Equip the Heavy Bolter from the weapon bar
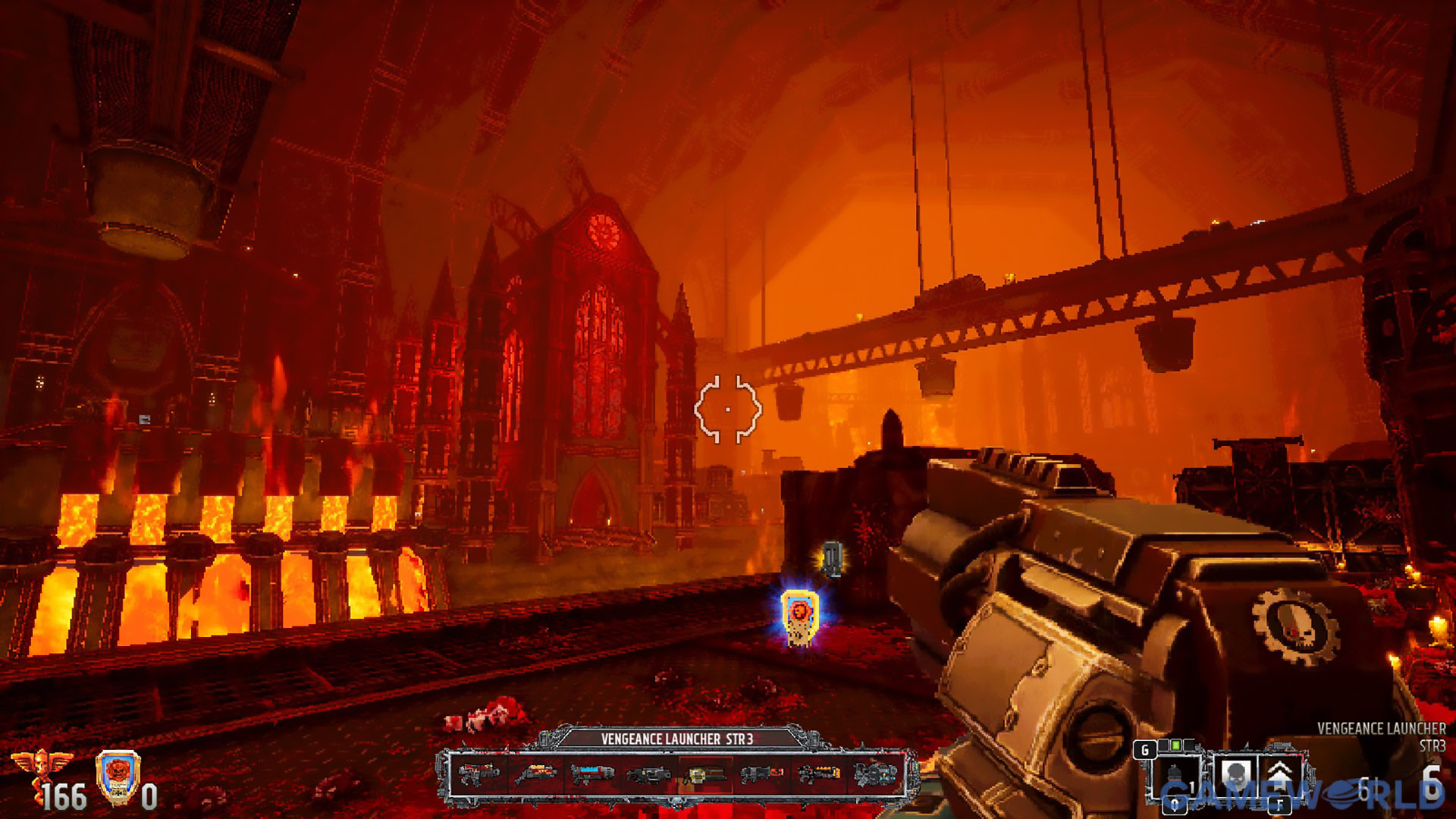Screen dimensions: 1456x819 [648, 774]
